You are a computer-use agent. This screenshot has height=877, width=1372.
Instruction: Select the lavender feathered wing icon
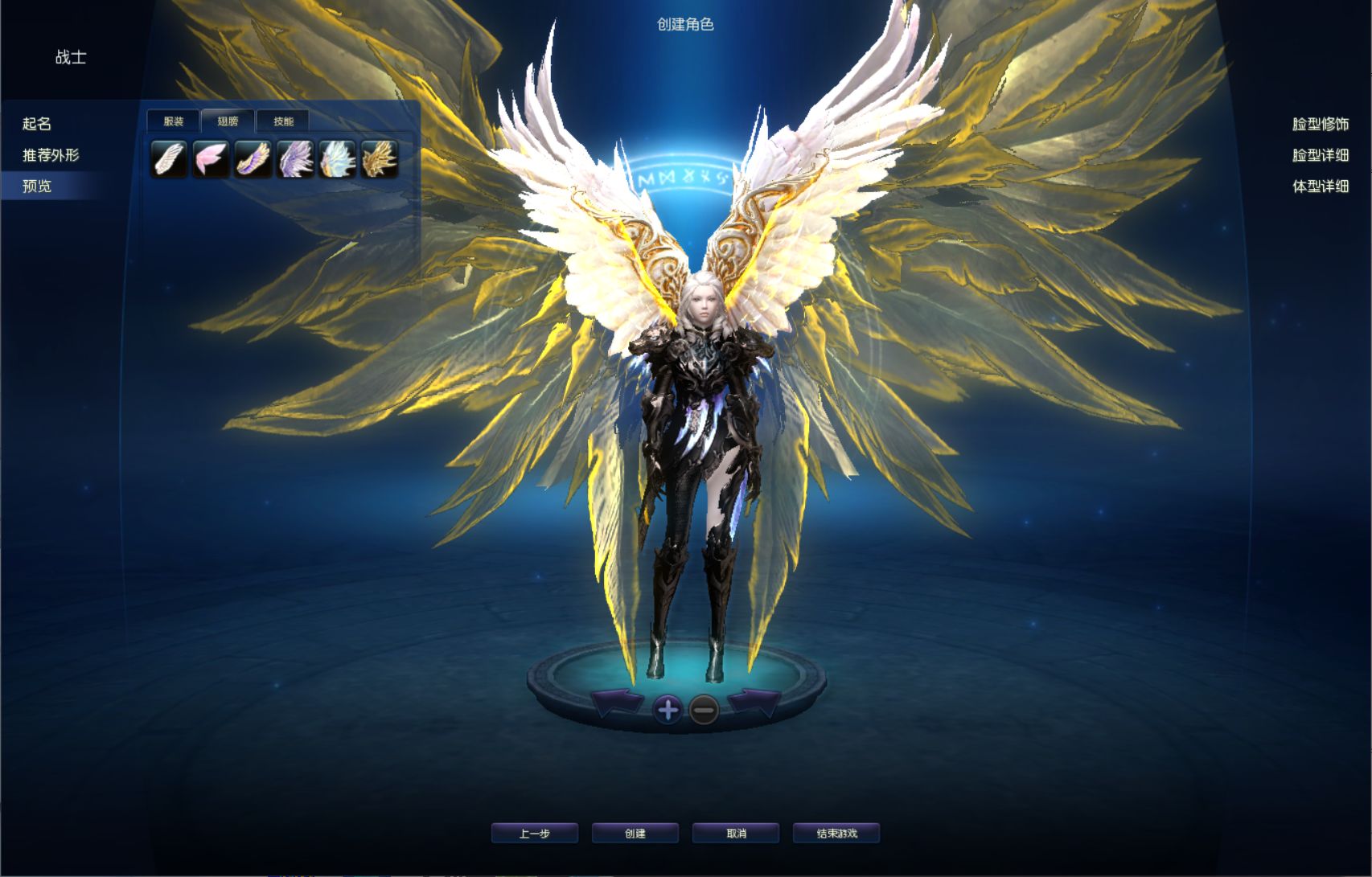pyautogui.click(x=295, y=158)
